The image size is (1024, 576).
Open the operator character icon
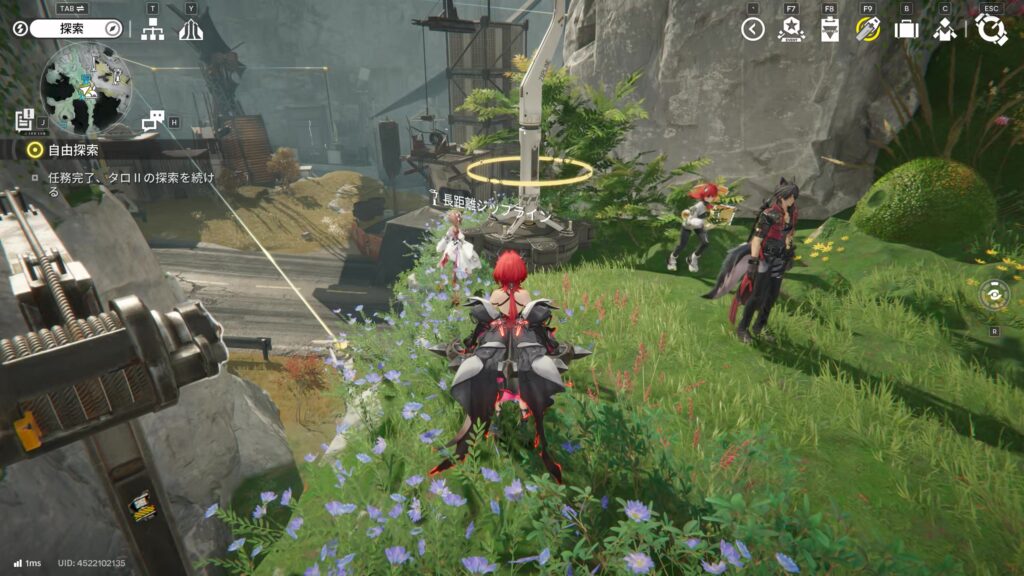click(944, 29)
